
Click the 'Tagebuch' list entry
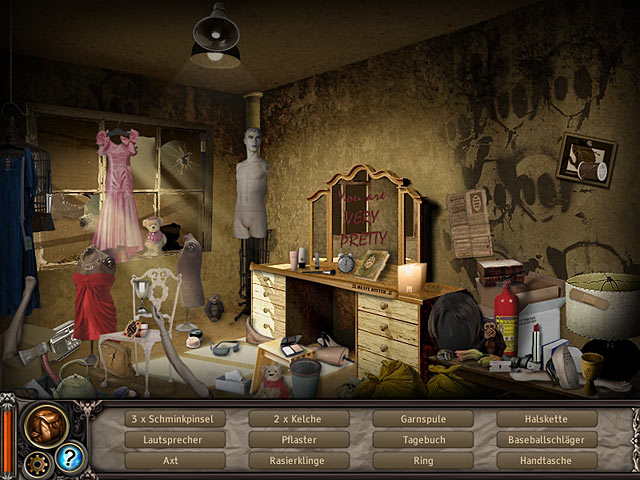[x=423, y=440]
